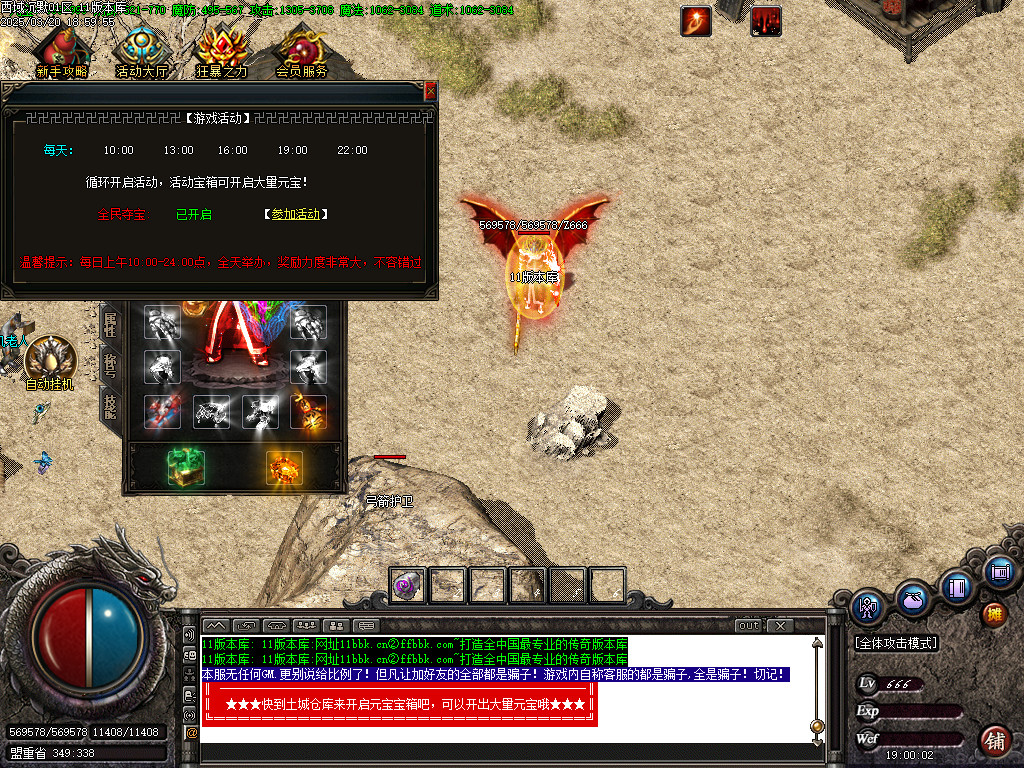1024x768 pixels.
Task: Click the chat window X button
Action: (x=780, y=626)
